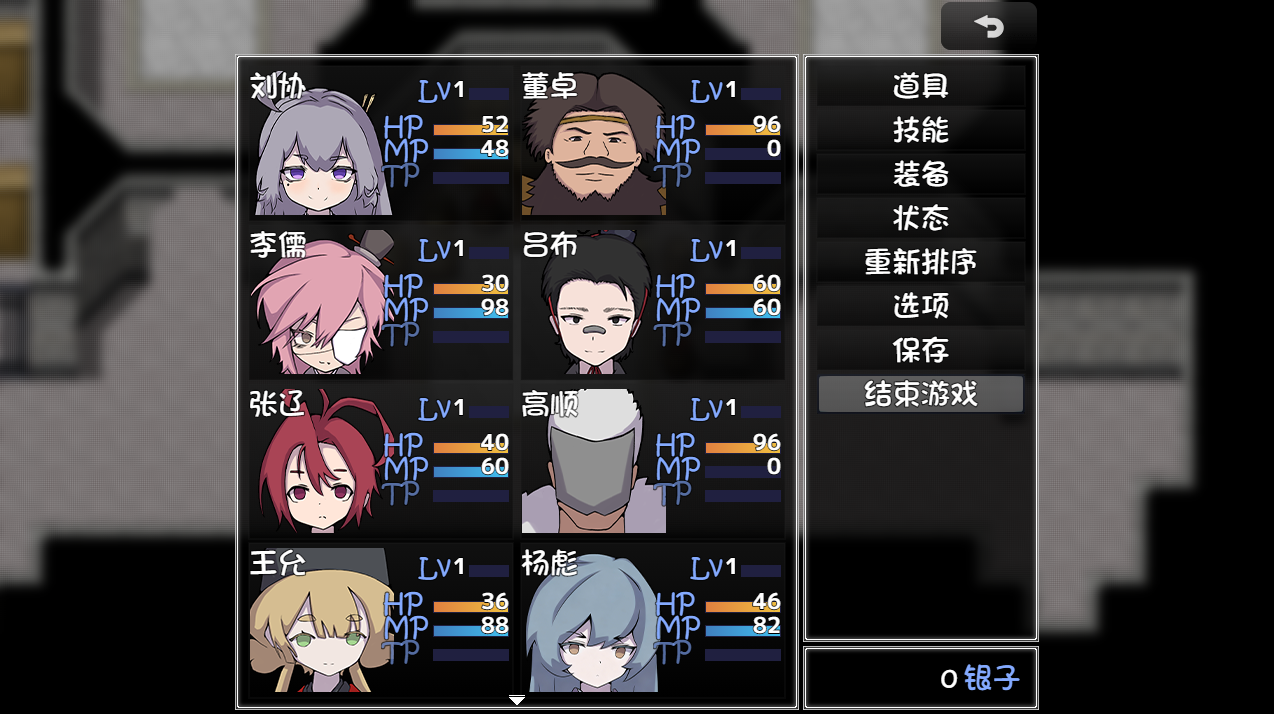Viewport: 1274px width, 714px height.
Task: Pick 杨彪 from the party list
Action: point(652,618)
